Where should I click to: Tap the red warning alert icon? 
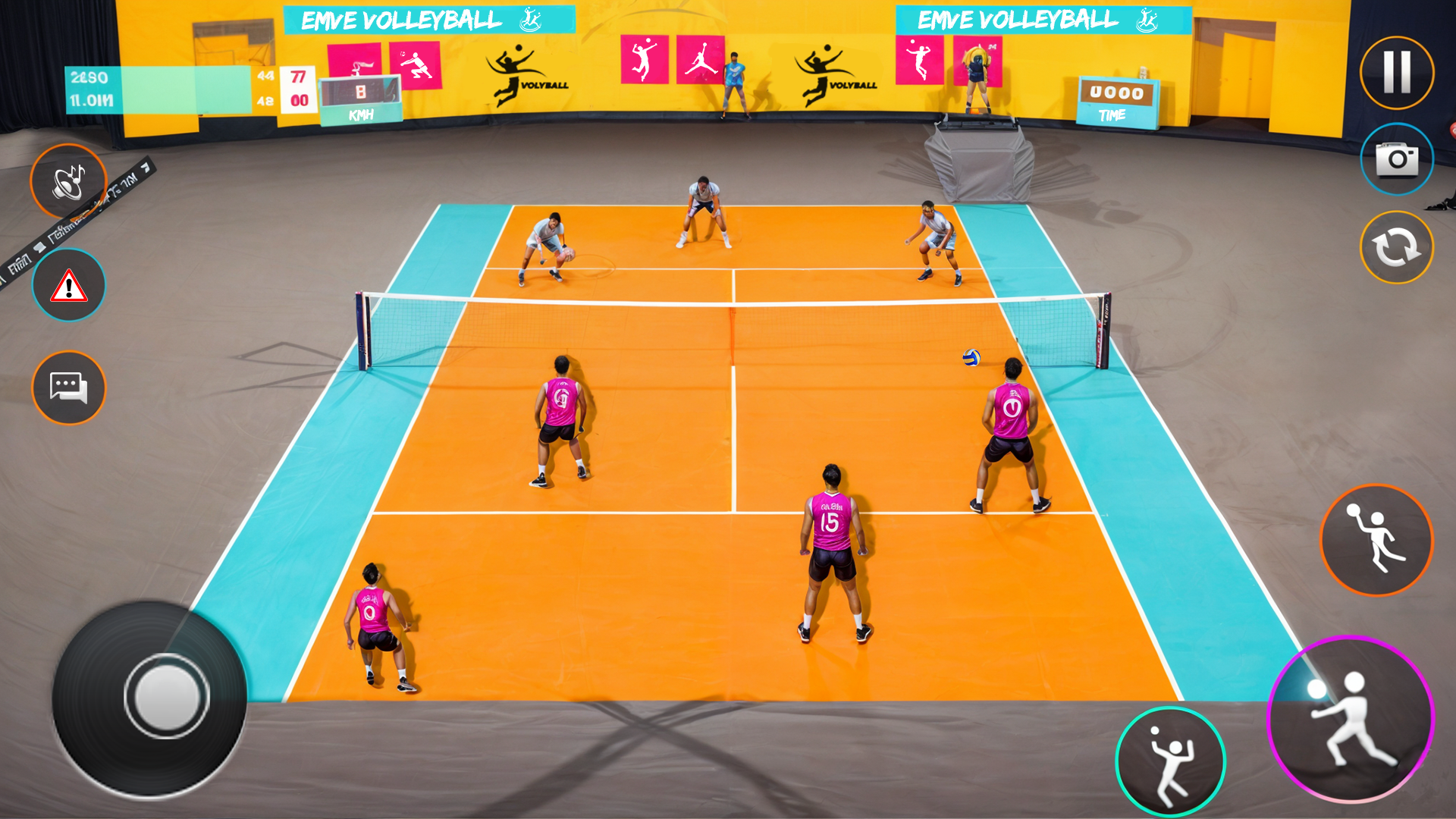68,284
